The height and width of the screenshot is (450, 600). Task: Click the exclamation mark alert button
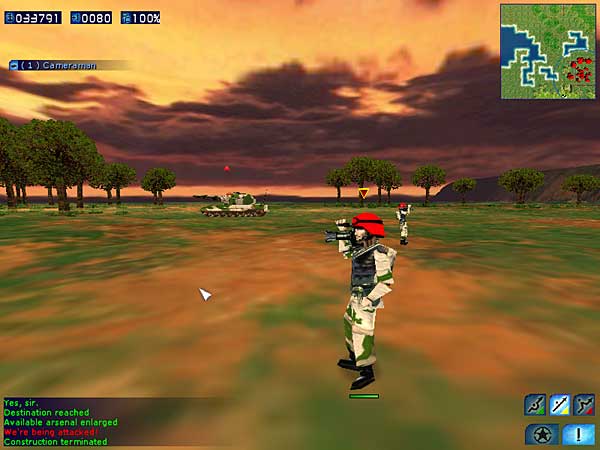click(x=579, y=434)
